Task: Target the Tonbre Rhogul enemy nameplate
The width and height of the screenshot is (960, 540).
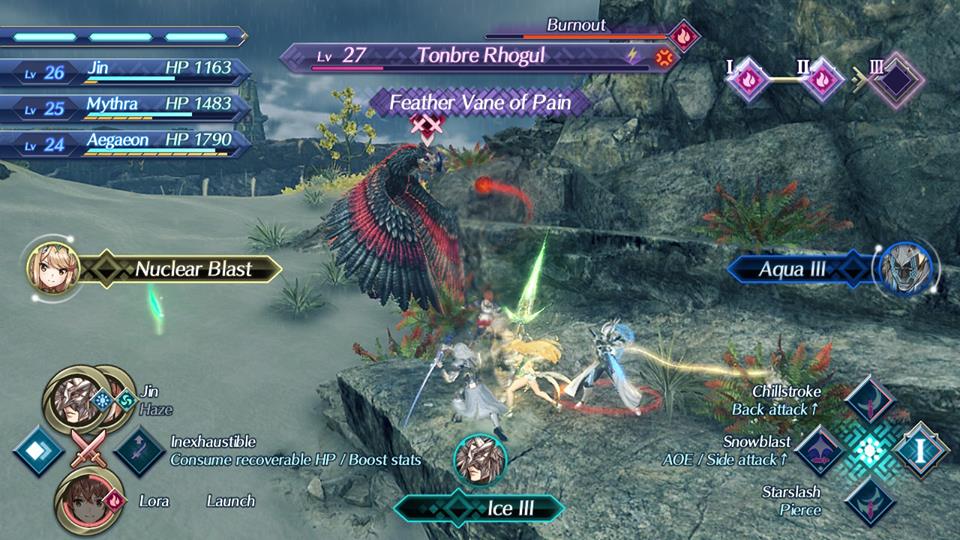Action: click(480, 56)
